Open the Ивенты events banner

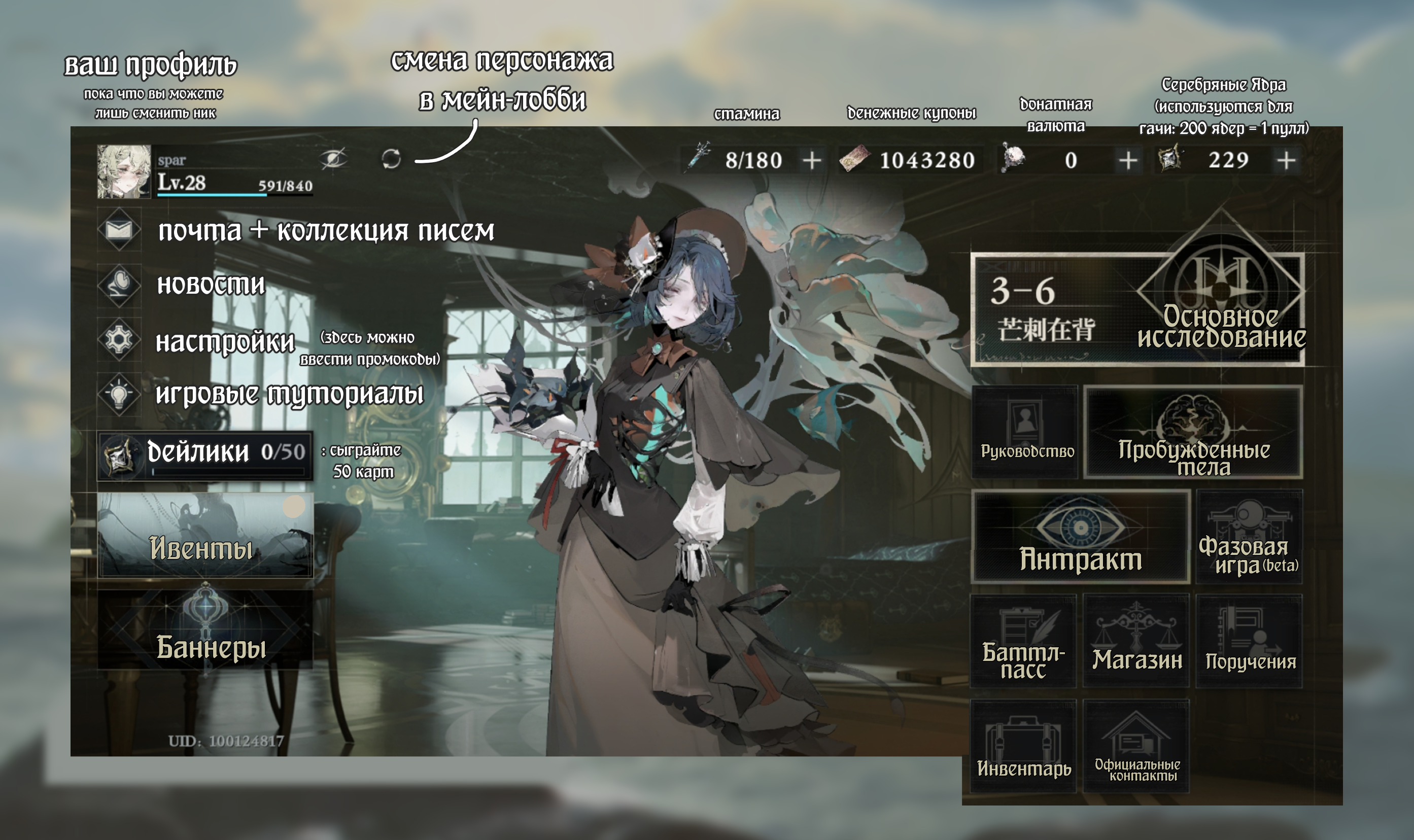(205, 535)
